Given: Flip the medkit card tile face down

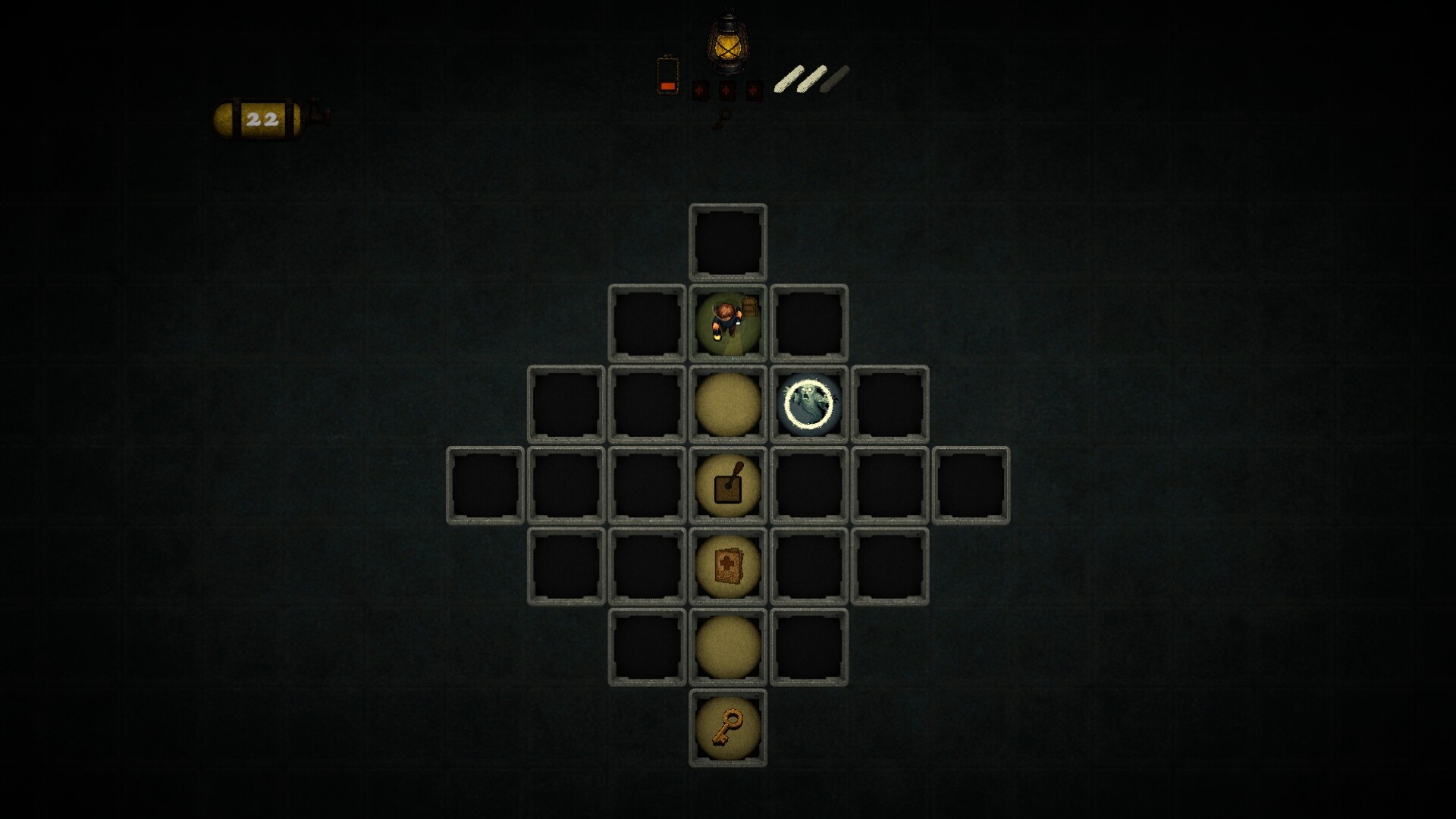Looking at the screenshot, I should coord(728,567).
